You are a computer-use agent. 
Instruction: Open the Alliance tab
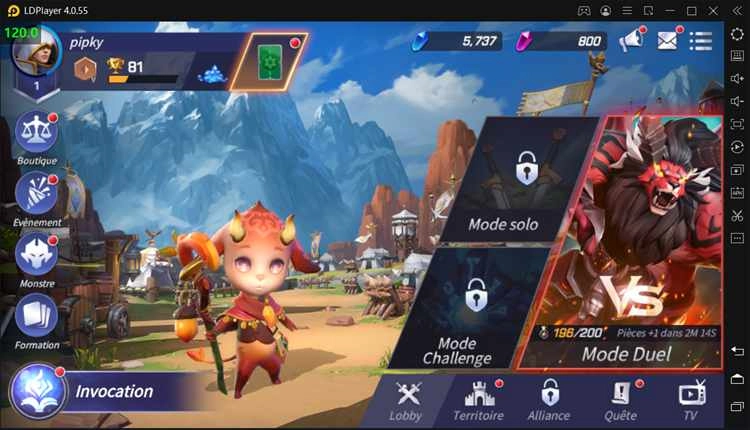tap(549, 398)
